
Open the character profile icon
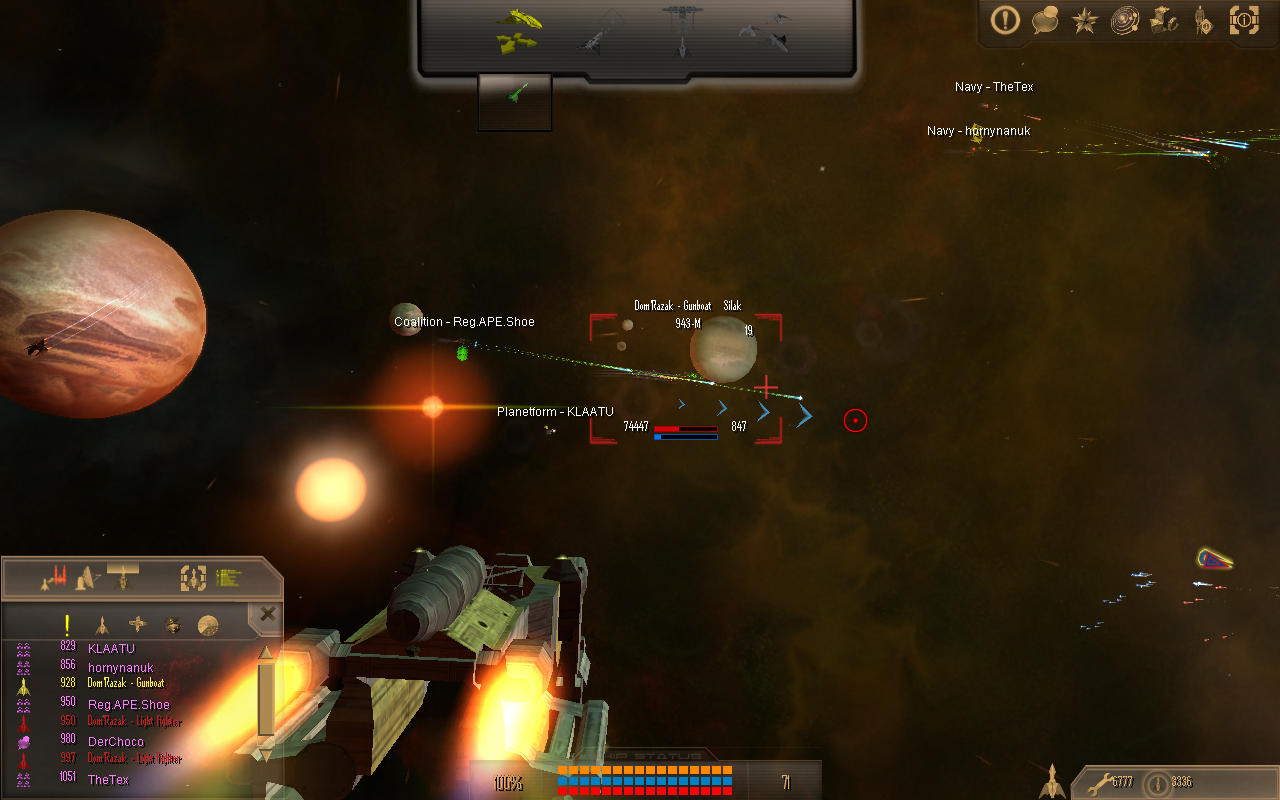1203,21
